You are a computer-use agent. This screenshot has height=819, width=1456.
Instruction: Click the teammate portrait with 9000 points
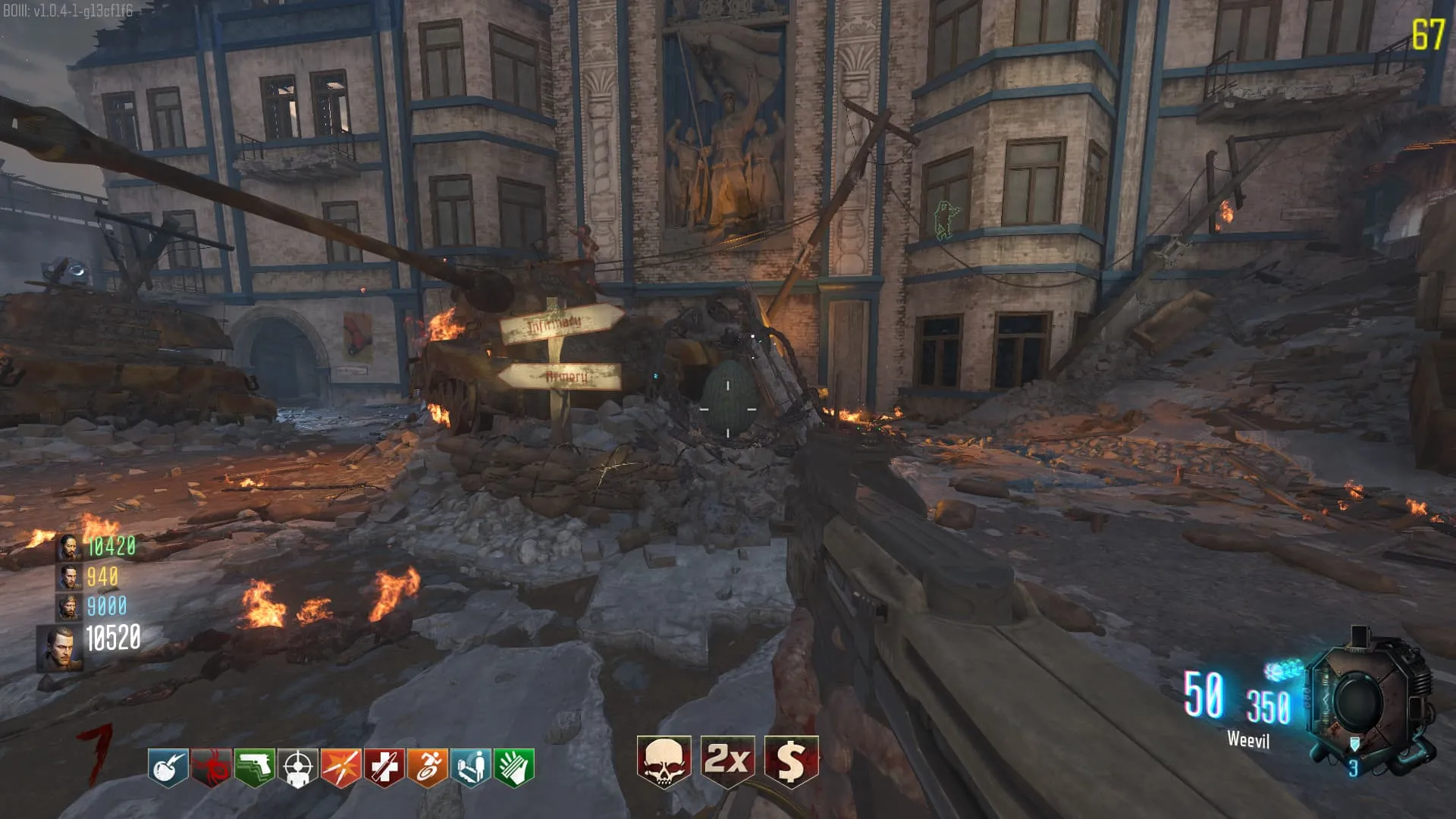[69, 607]
